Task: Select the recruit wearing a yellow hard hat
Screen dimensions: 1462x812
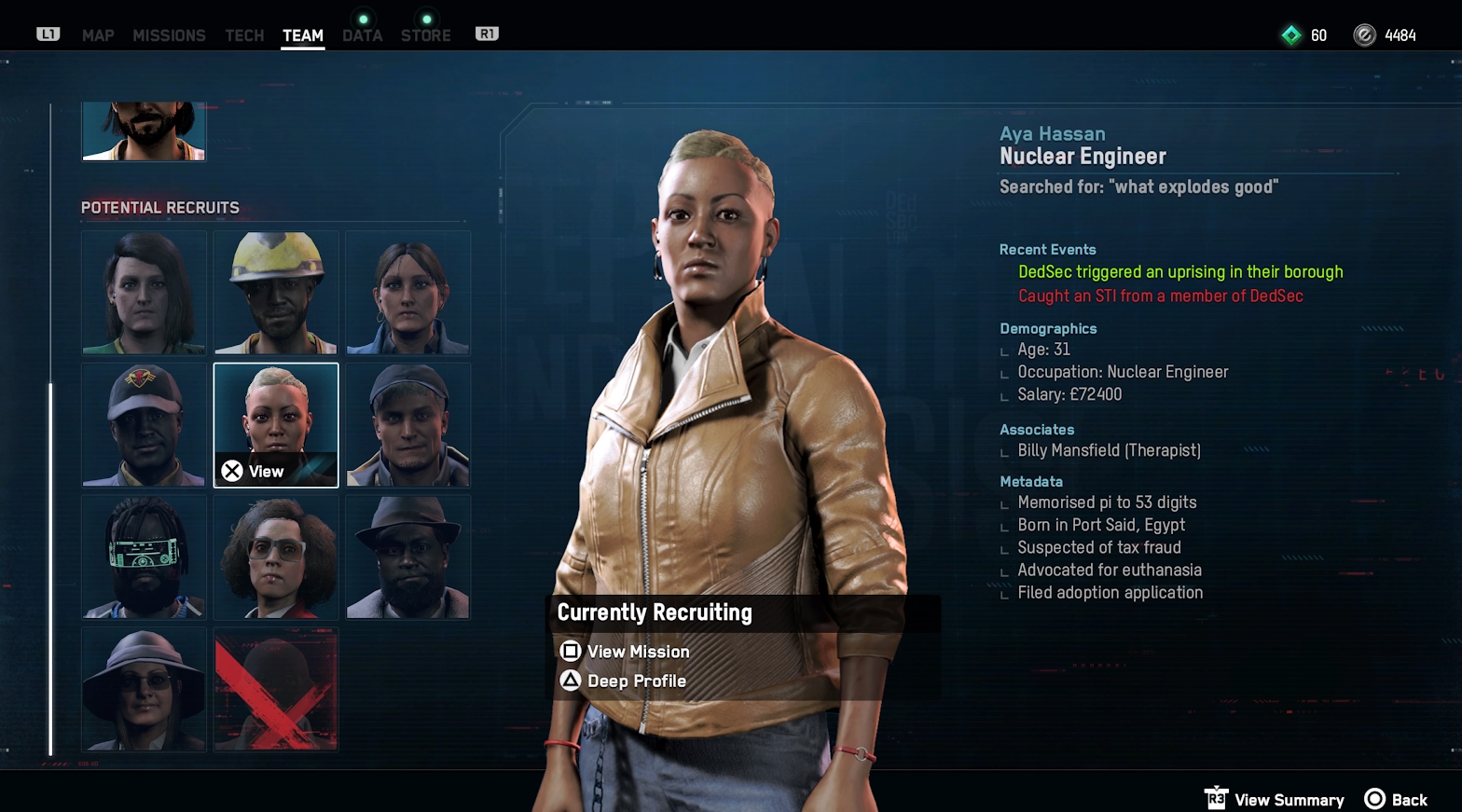Action: click(x=275, y=293)
